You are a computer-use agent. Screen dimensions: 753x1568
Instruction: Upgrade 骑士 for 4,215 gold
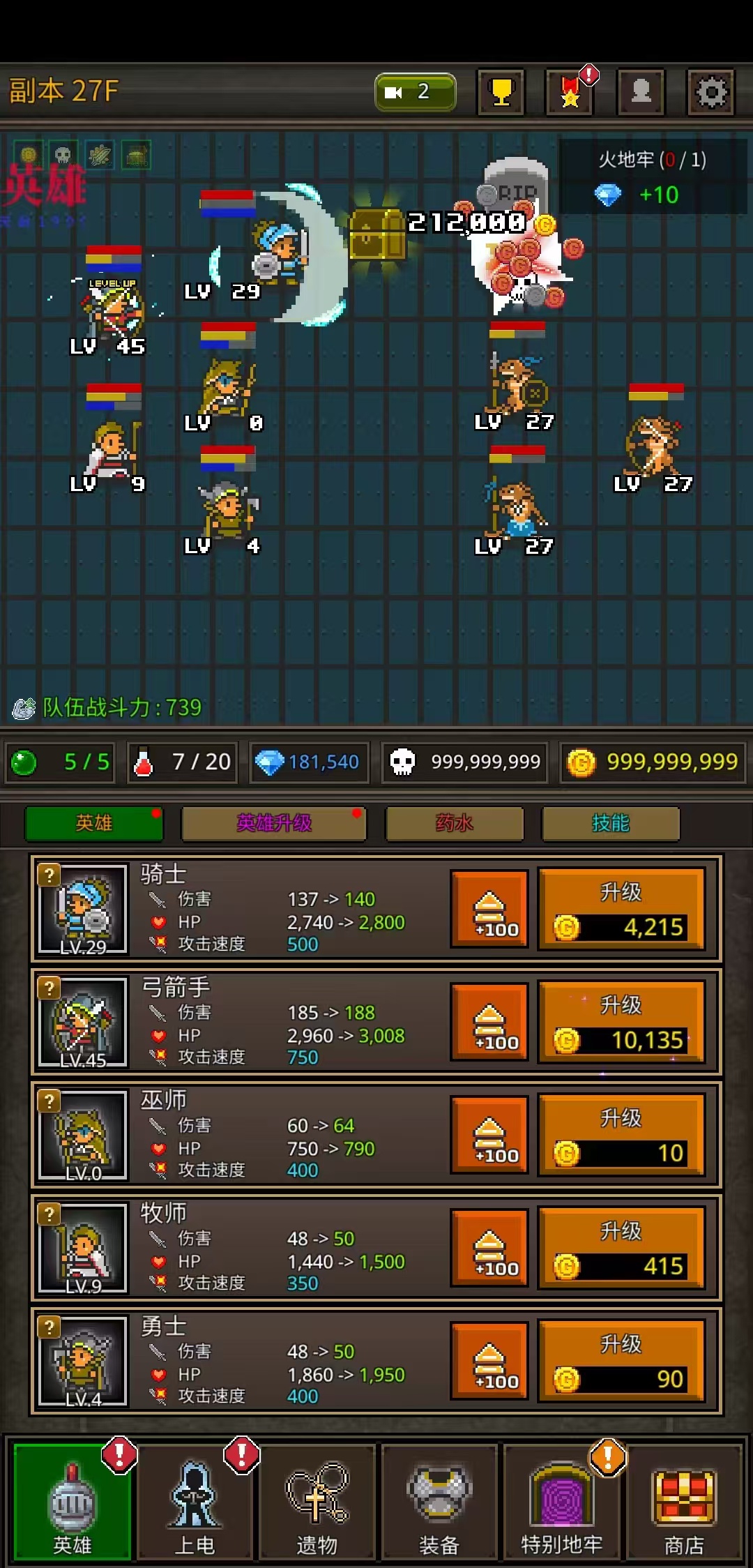(622, 910)
